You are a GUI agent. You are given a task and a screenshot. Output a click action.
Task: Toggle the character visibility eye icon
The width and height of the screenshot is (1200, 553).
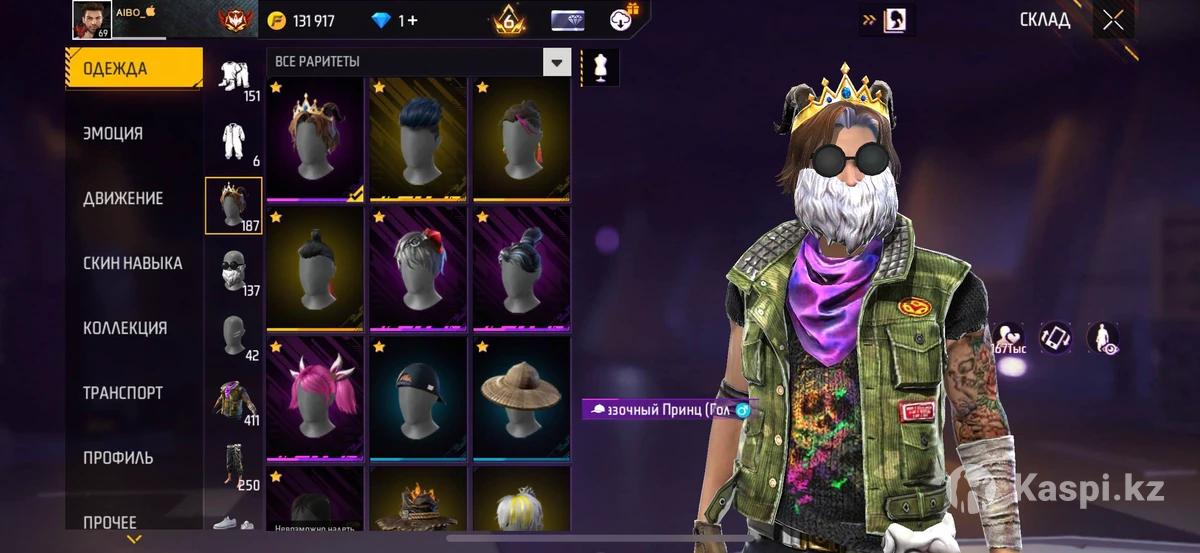click(x=1102, y=338)
